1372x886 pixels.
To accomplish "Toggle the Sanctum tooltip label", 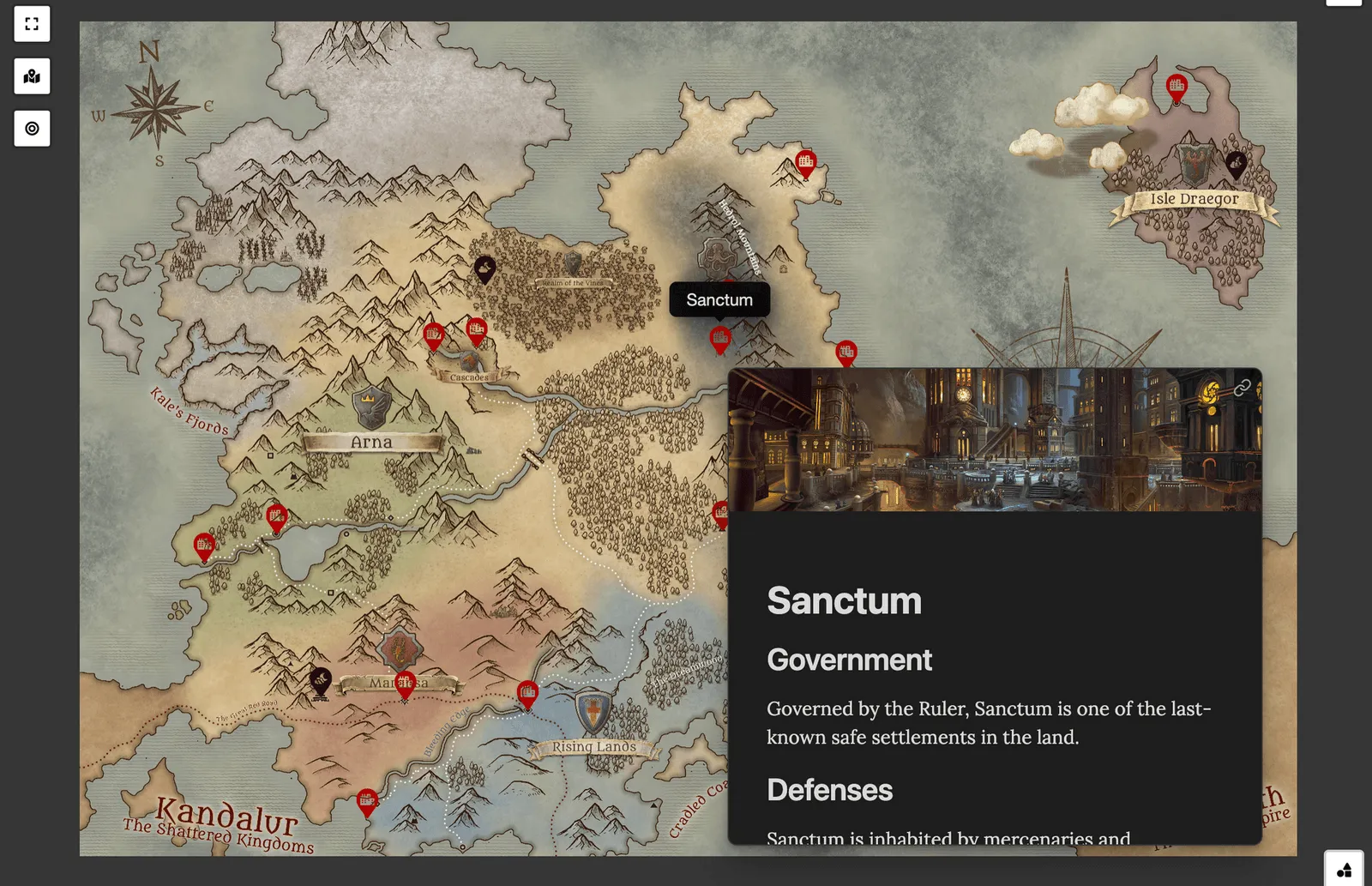I will [719, 299].
